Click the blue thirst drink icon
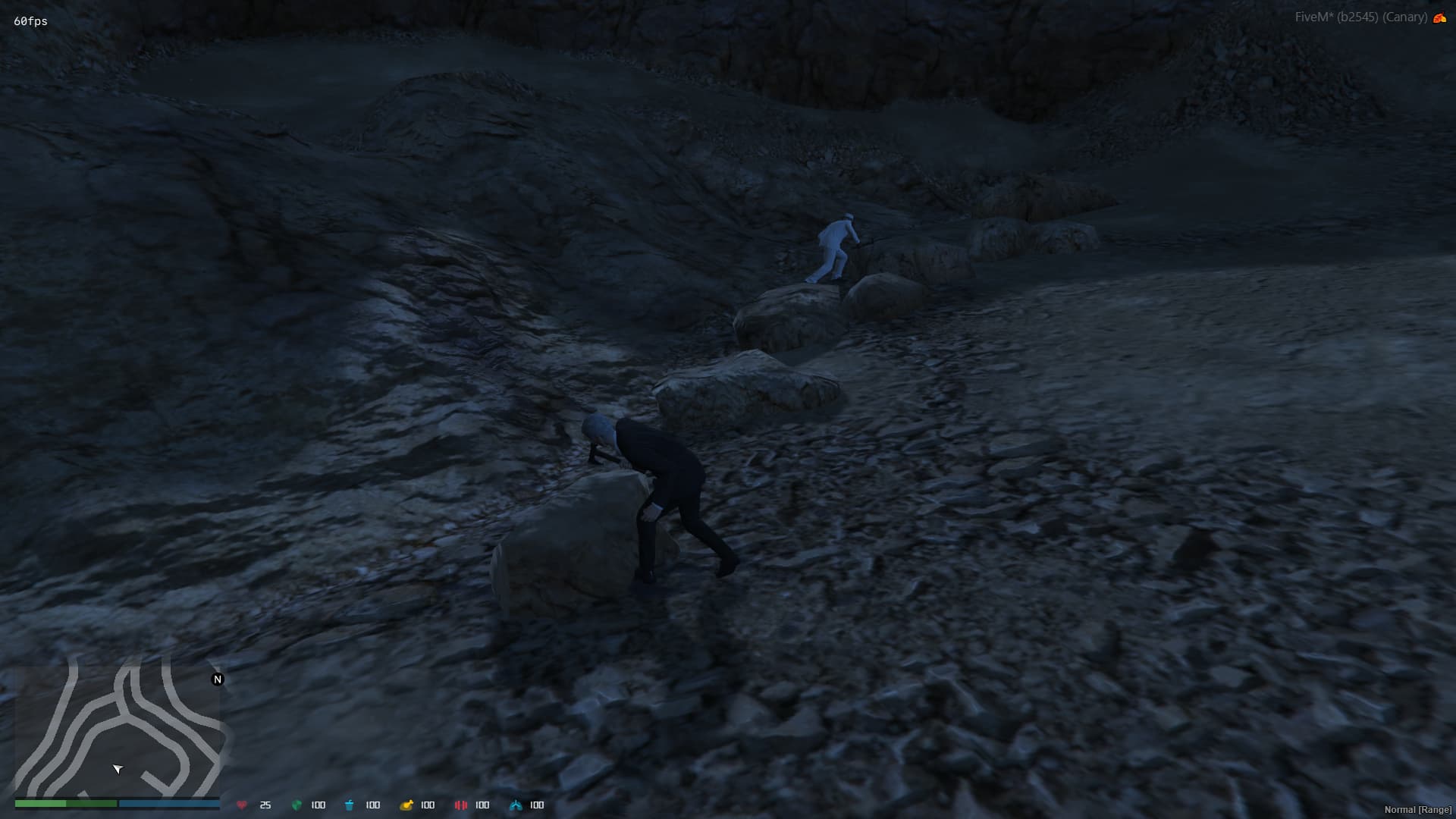This screenshot has height=819, width=1456. 349,805
